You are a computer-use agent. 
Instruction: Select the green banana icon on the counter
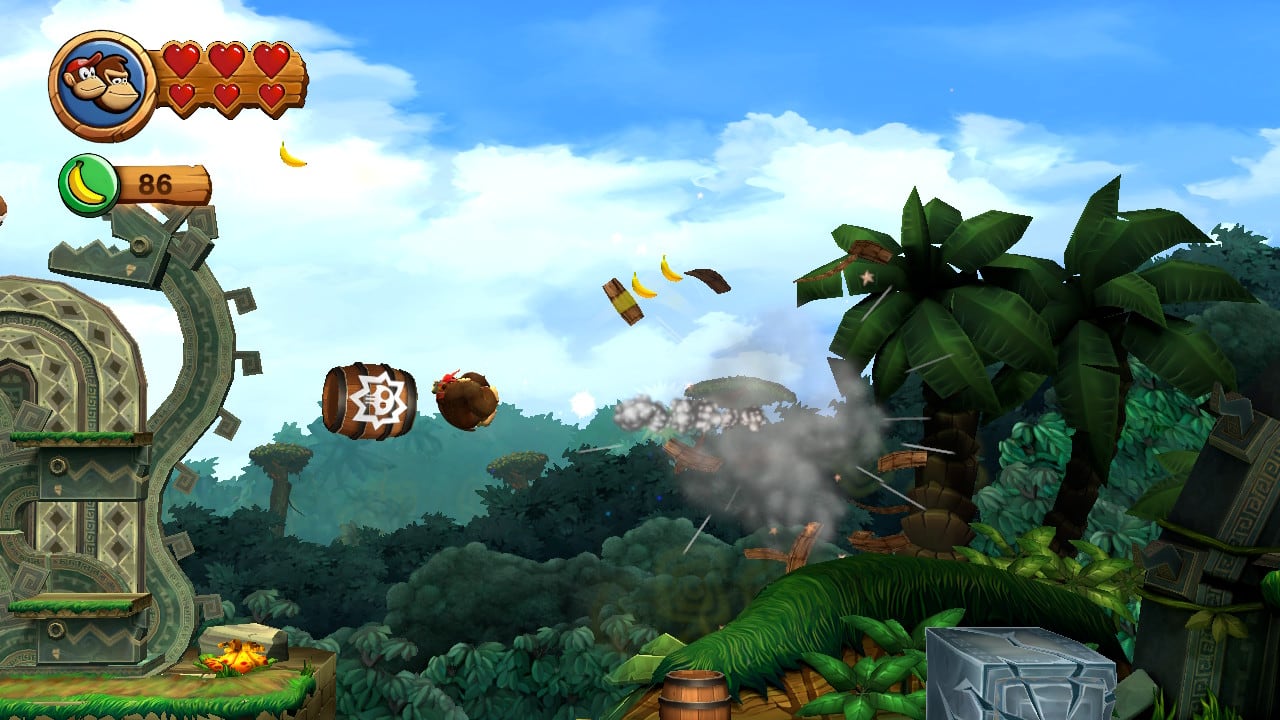[86, 183]
